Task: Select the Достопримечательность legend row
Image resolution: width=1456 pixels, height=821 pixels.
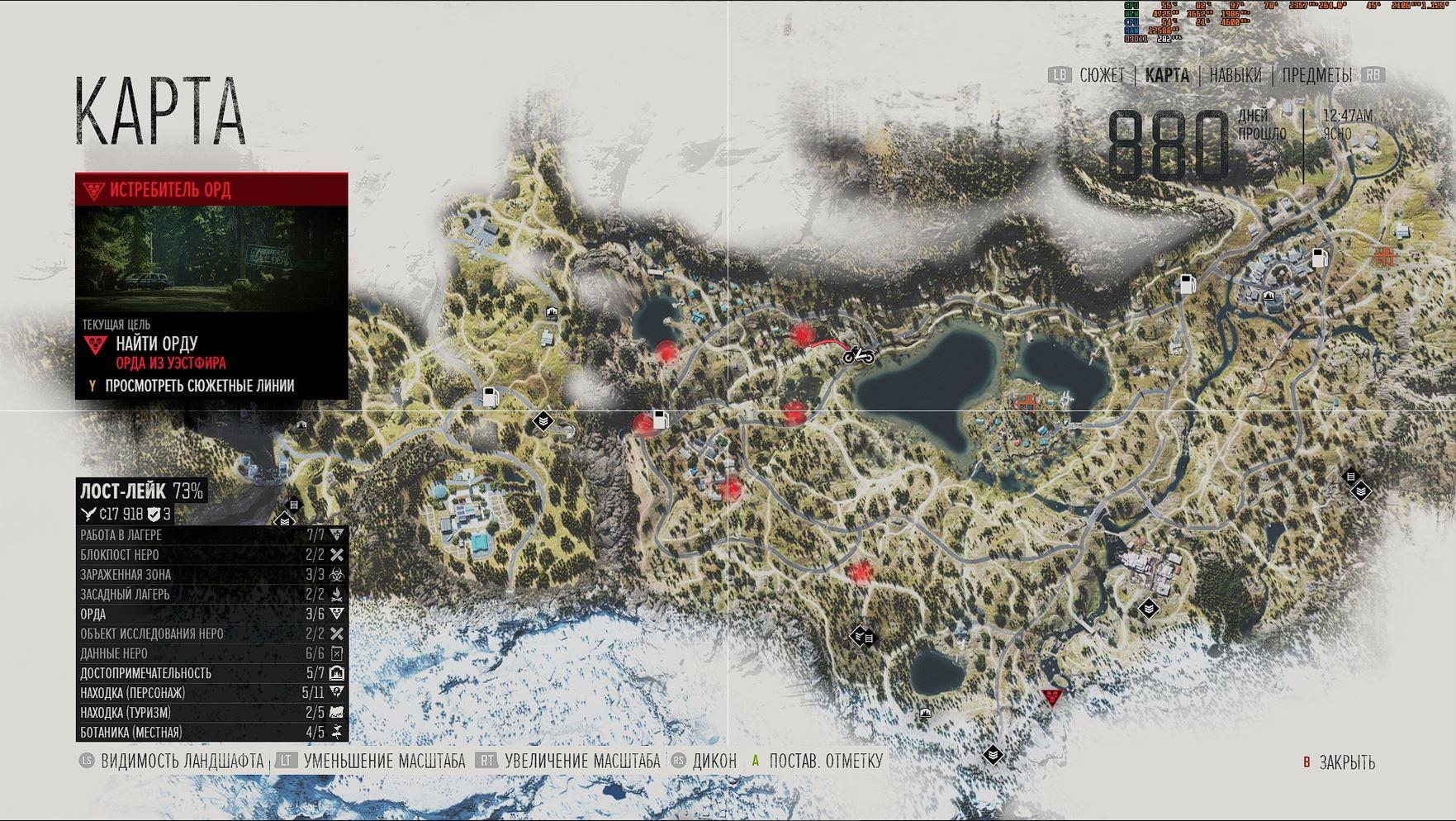Action: pyautogui.click(x=211, y=673)
